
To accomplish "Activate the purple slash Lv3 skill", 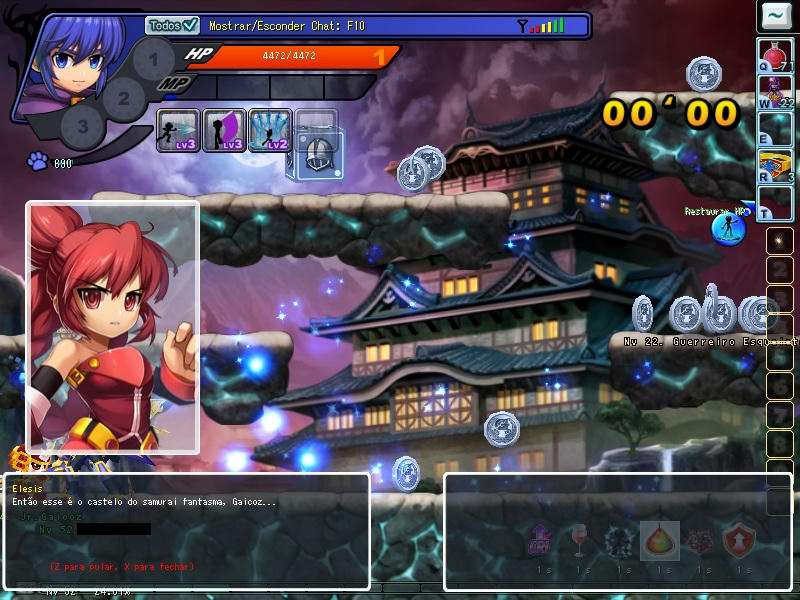I will pos(224,130).
